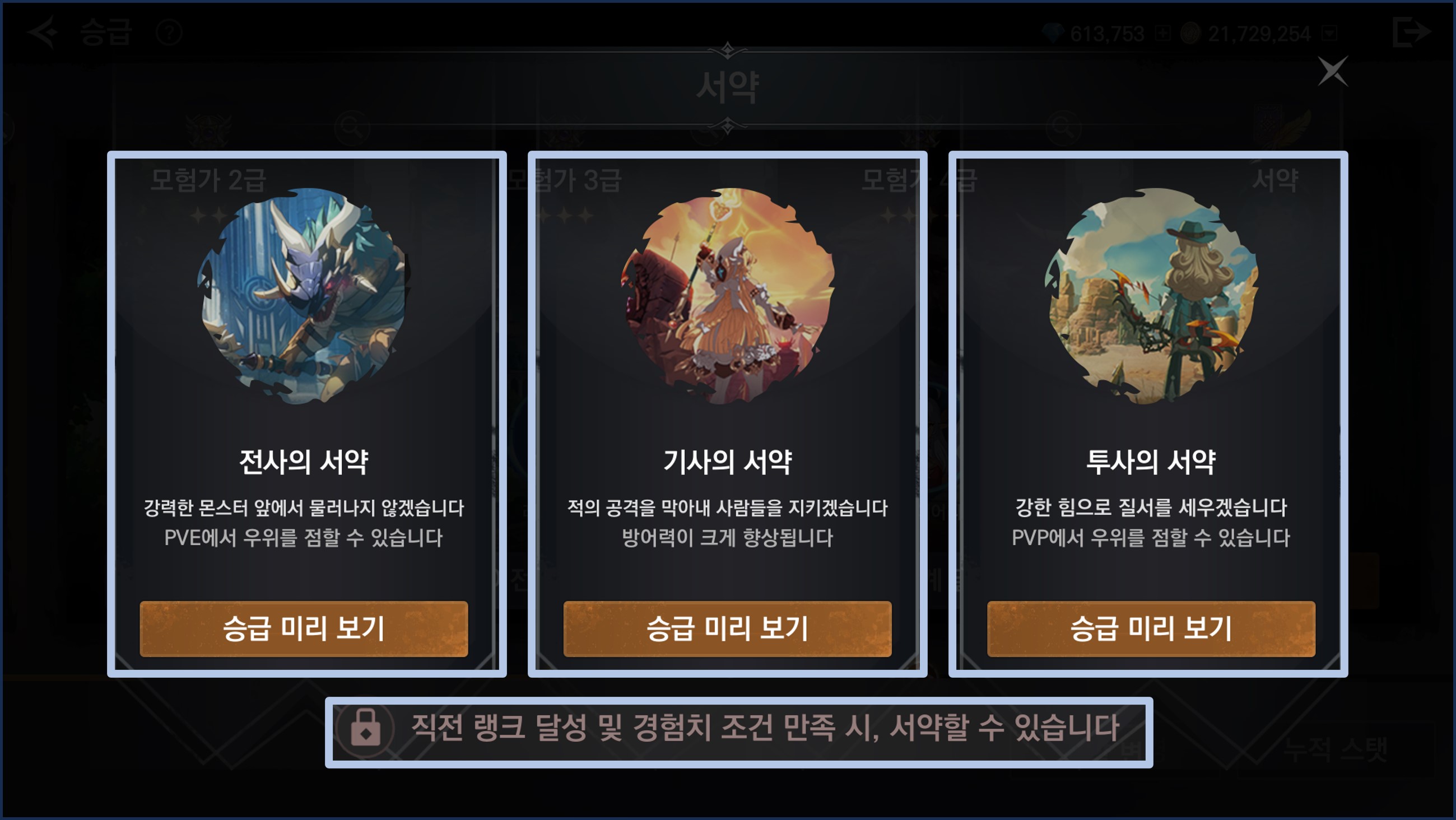Select the 전사의 서약 dragon portrait
The width and height of the screenshot is (1456, 820).
coord(304,296)
